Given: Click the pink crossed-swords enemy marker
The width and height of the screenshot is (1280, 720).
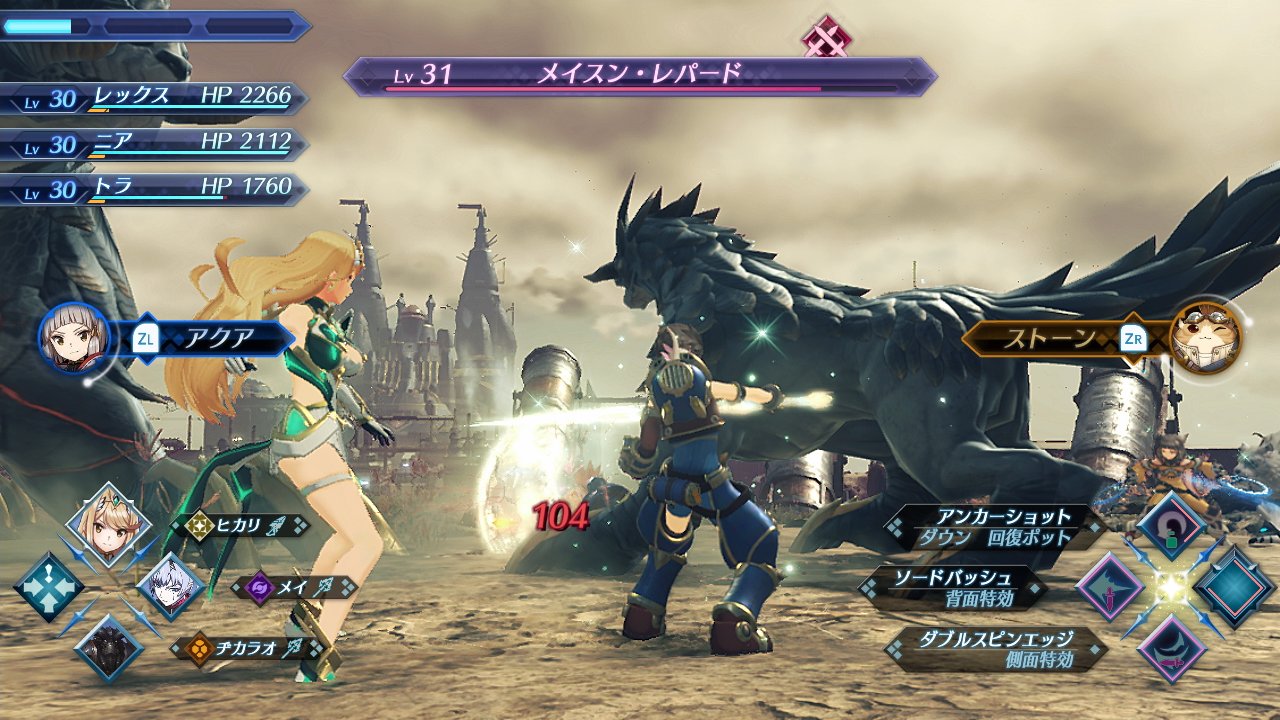Looking at the screenshot, I should point(827,36).
